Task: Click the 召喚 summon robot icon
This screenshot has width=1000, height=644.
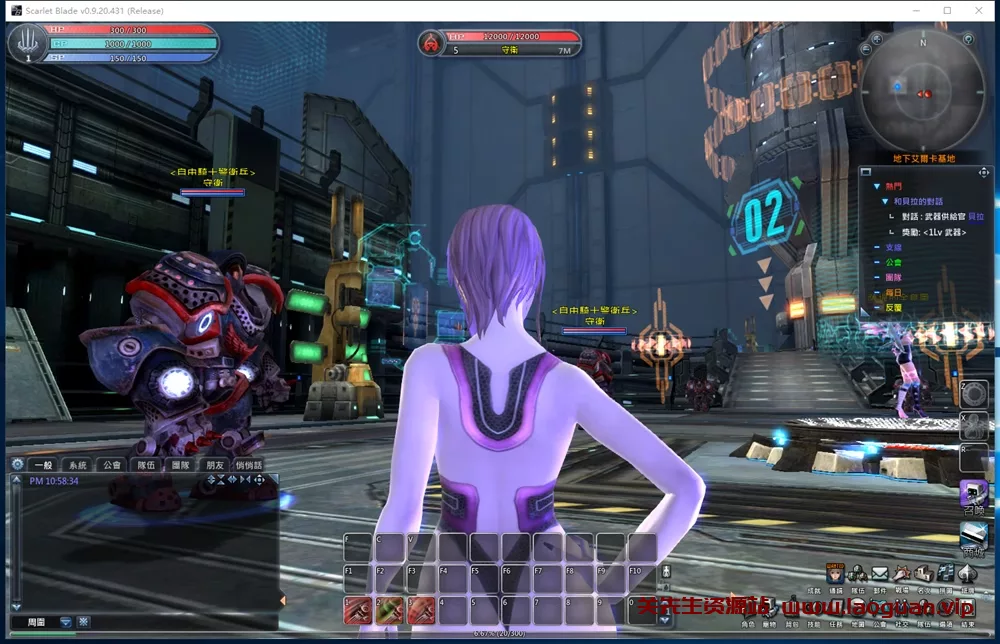Action: 973,494
